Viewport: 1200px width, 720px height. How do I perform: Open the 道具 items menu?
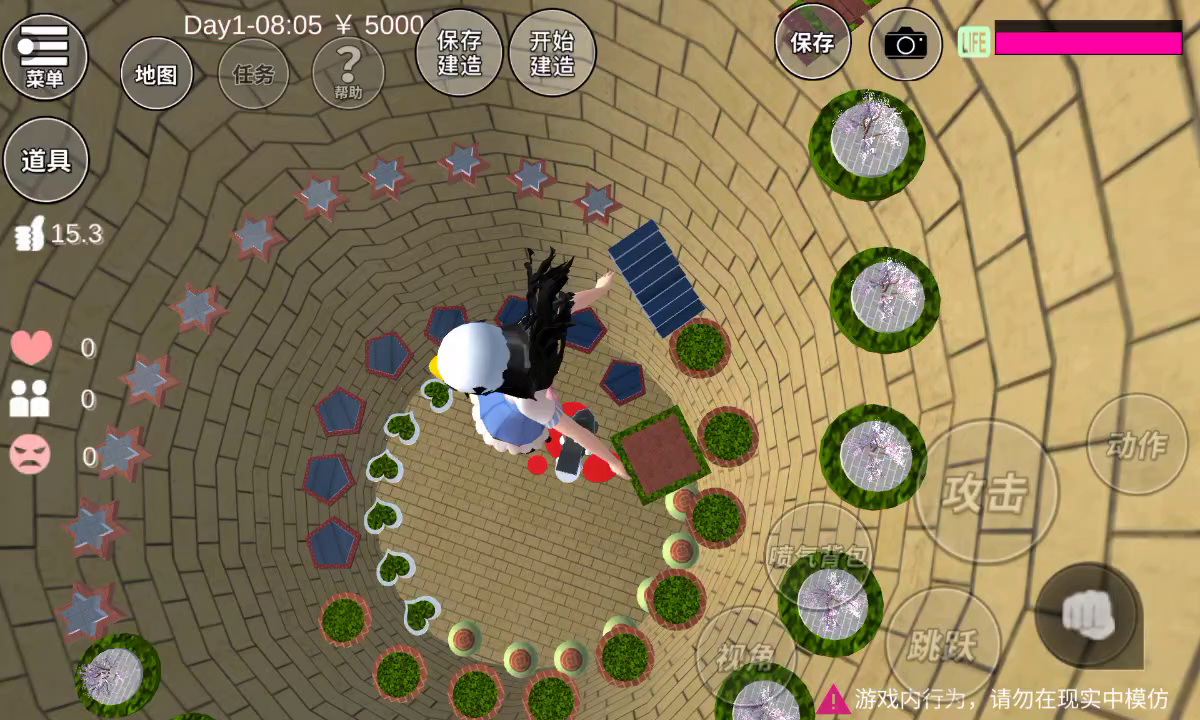click(x=46, y=161)
